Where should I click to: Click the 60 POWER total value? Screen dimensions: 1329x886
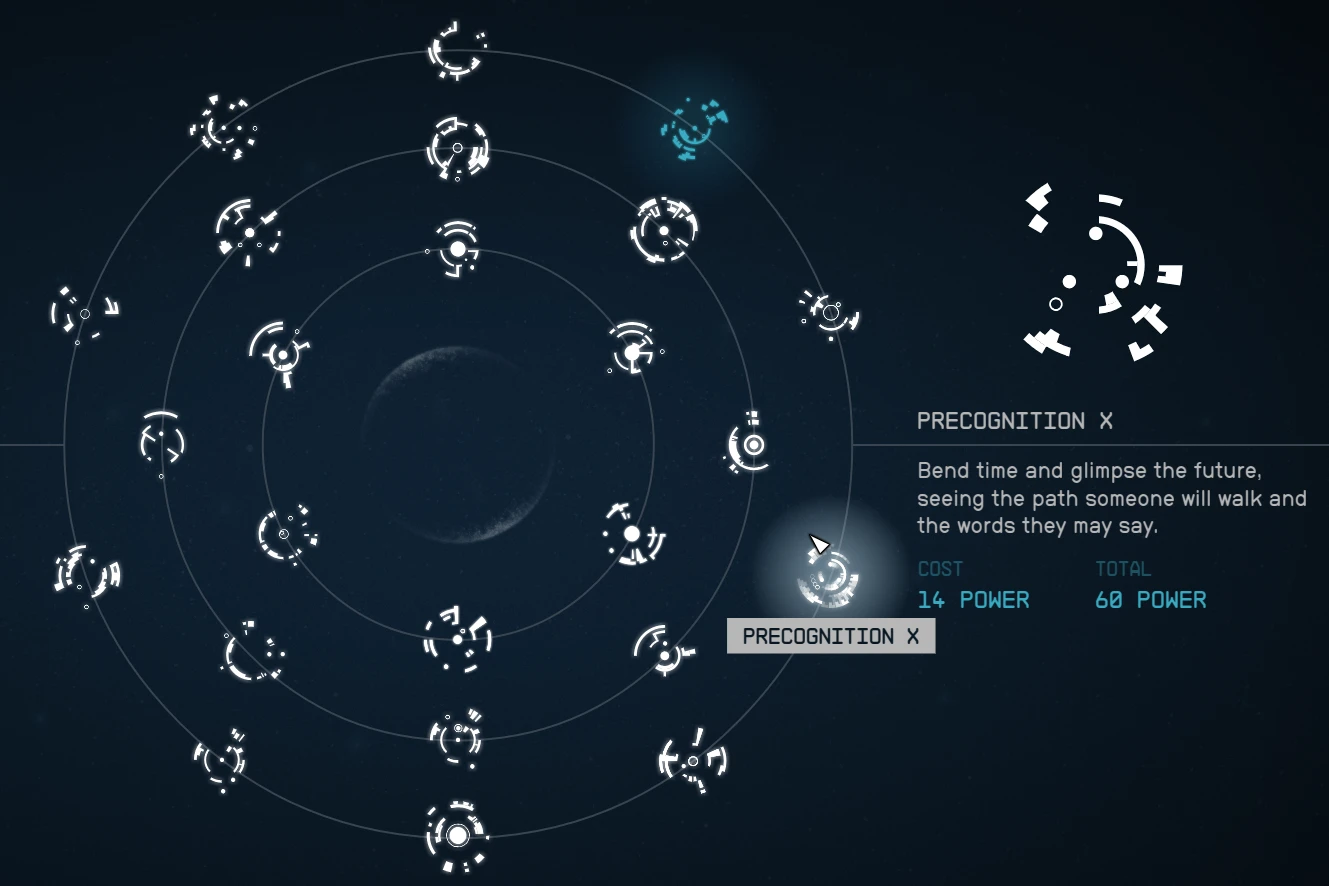[x=1150, y=600]
